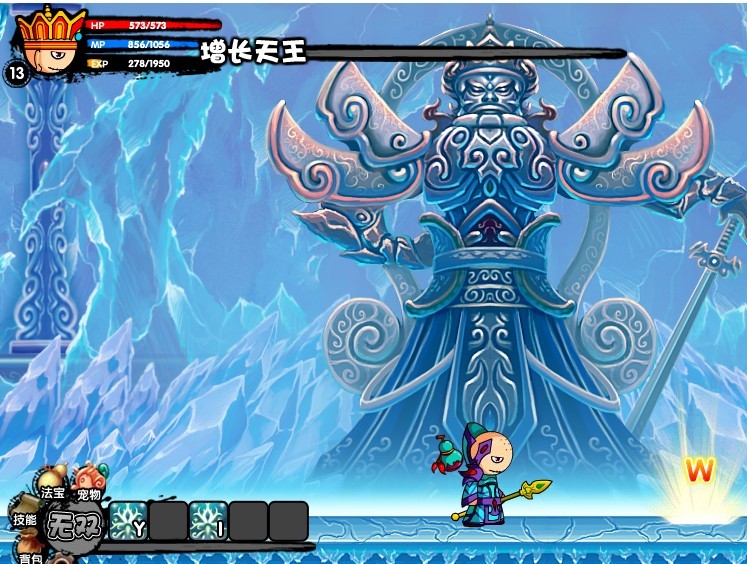Open the 技能 skills scroll menu

[x=25, y=516]
